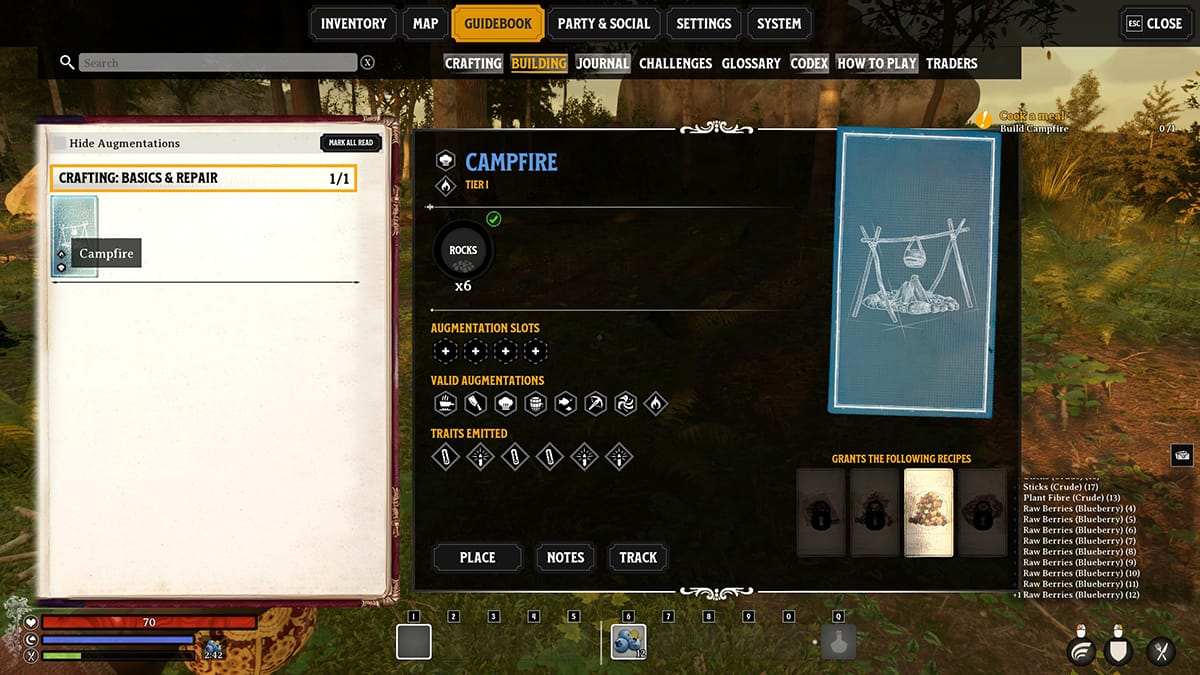Click the guidebook search field
Screen dimensions: 1200x675
click(x=217, y=63)
